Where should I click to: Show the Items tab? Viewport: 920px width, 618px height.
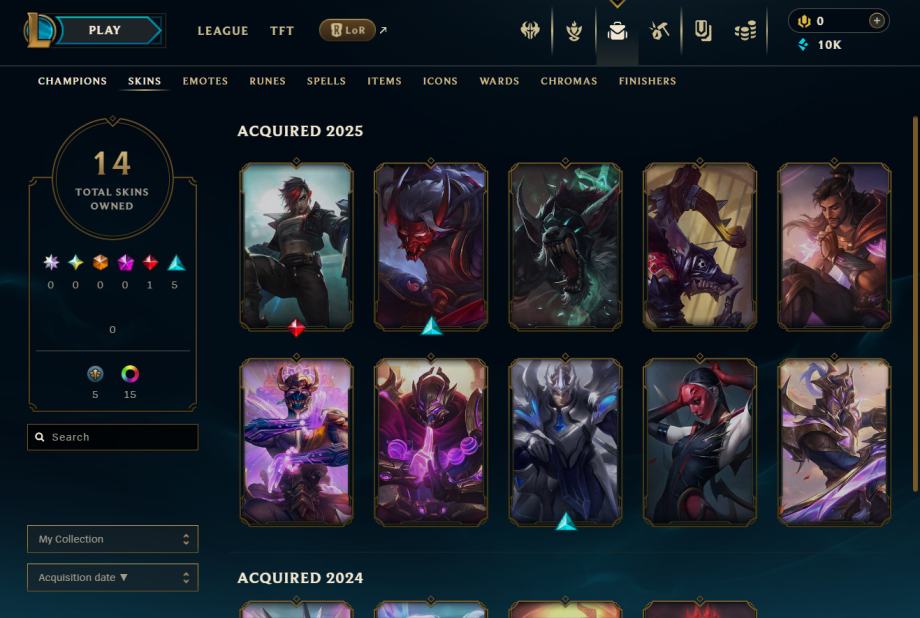click(384, 81)
